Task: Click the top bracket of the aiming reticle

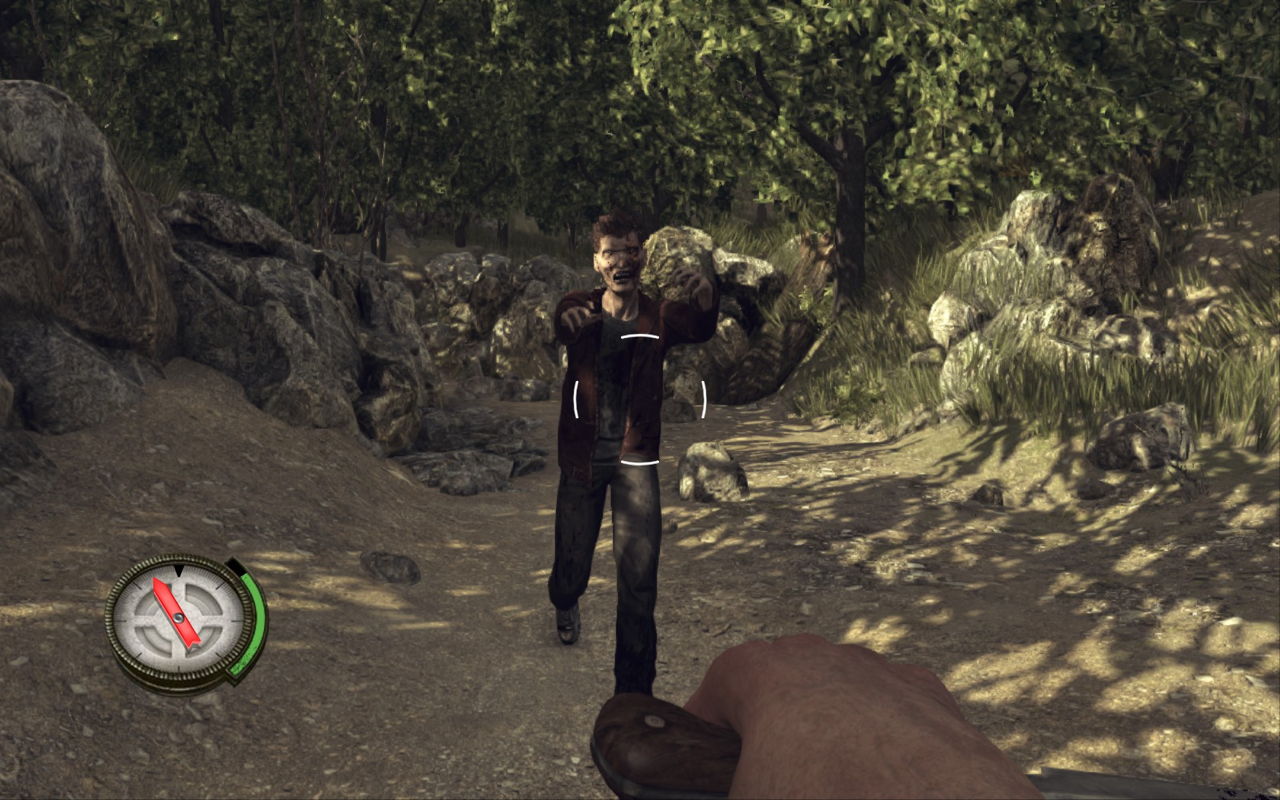Action: point(640,335)
